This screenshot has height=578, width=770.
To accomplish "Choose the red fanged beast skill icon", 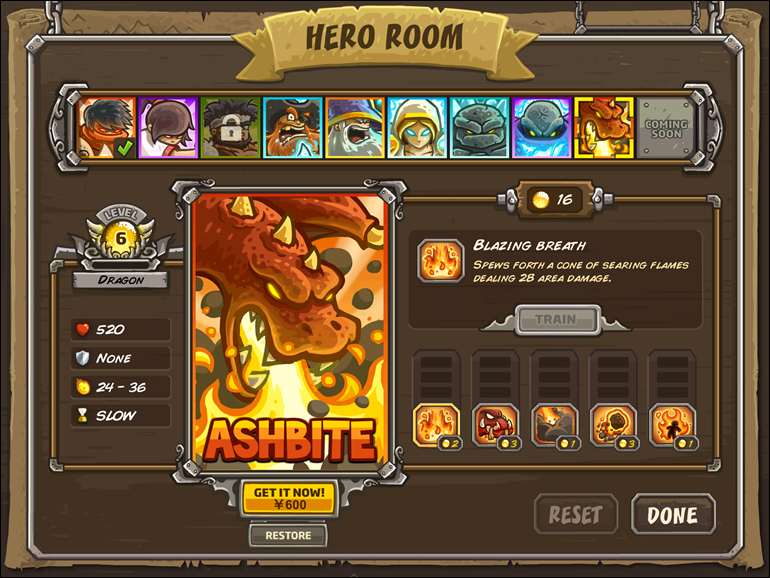I will (x=495, y=424).
